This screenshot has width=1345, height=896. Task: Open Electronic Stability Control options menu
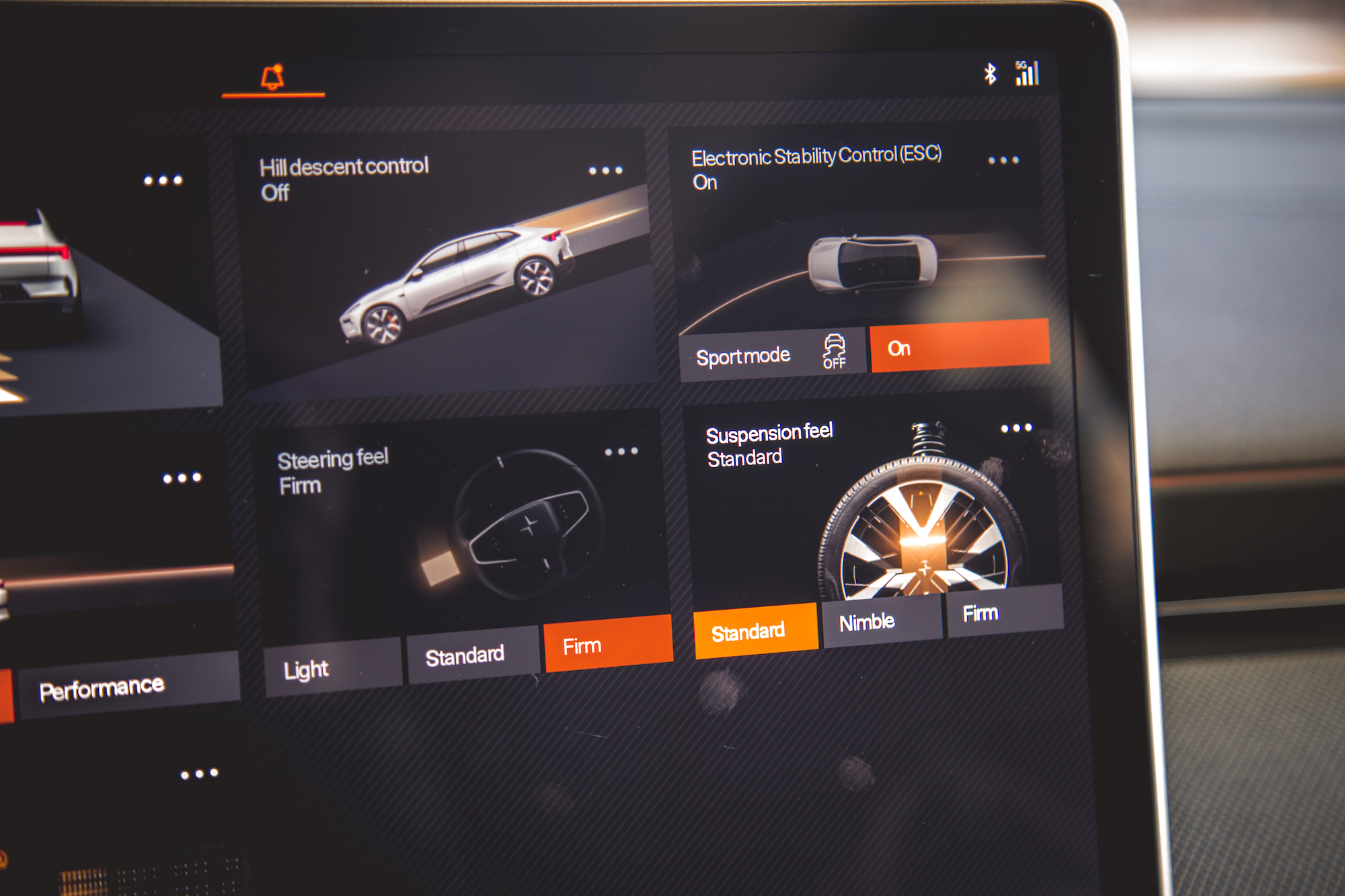[x=1005, y=160]
